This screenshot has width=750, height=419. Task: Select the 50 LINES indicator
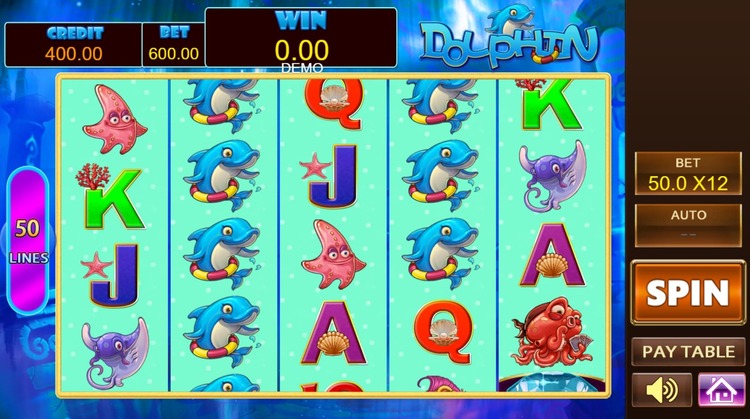(27, 240)
